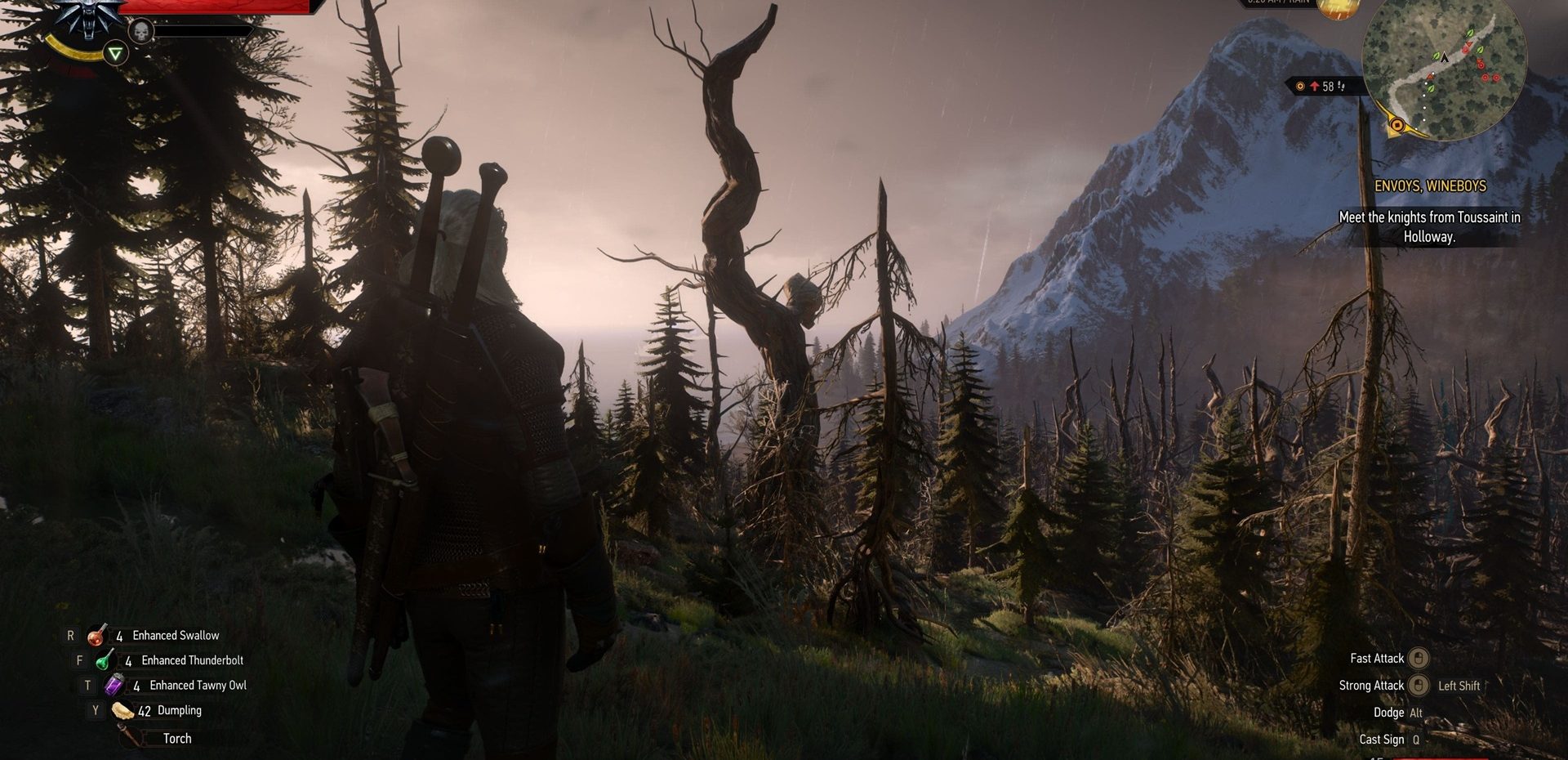Click the skull toxicity icon
The width and height of the screenshot is (1568, 760).
click(x=141, y=32)
